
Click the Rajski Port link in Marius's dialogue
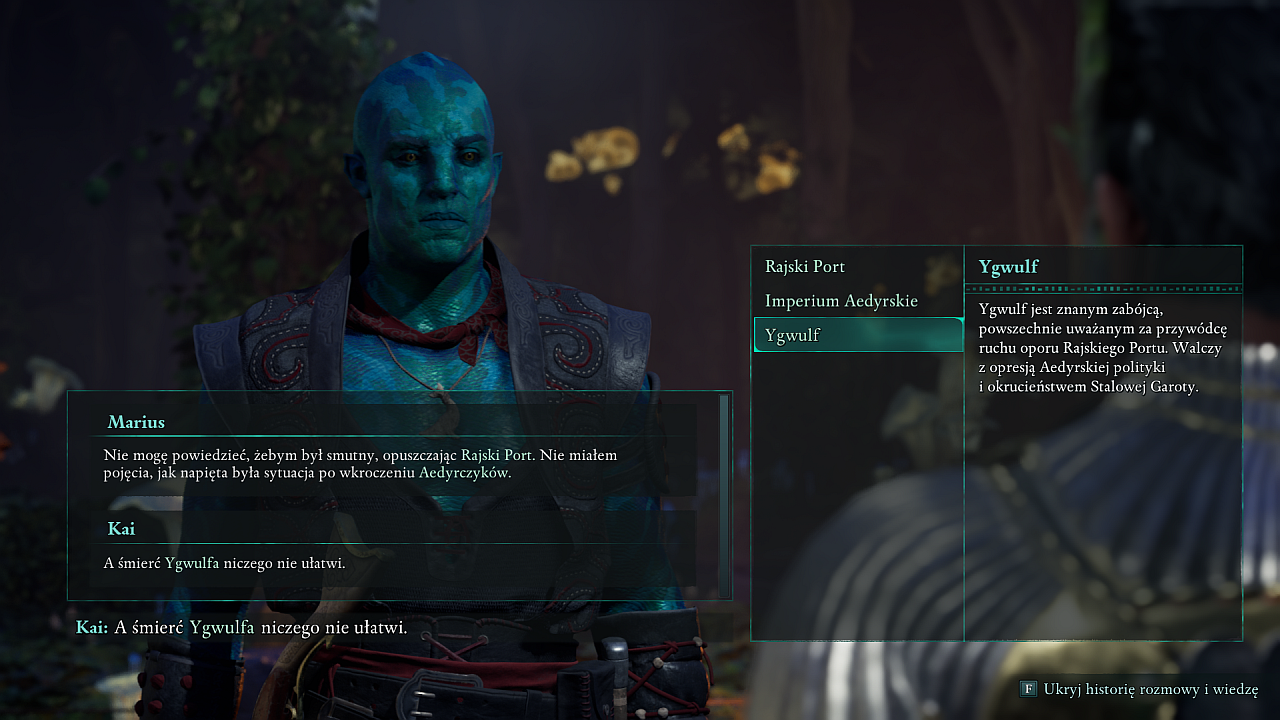[x=497, y=455]
